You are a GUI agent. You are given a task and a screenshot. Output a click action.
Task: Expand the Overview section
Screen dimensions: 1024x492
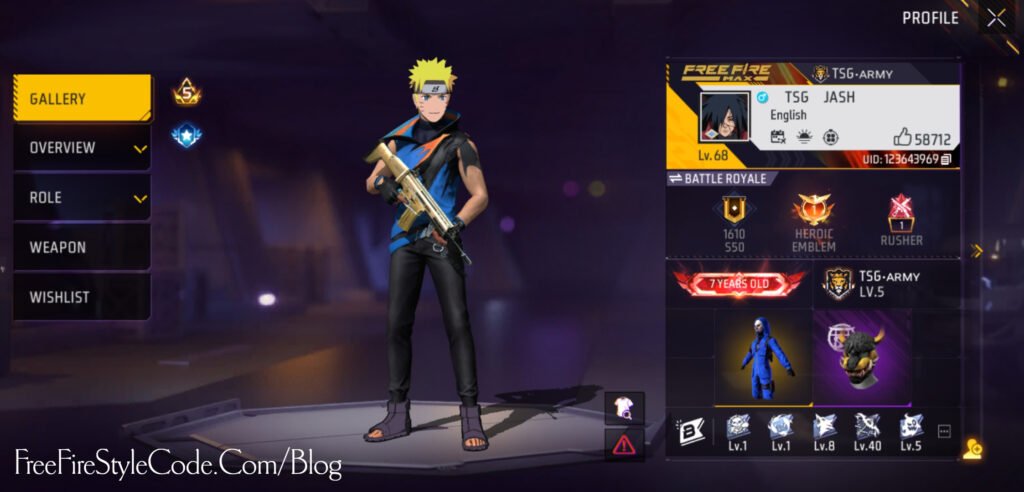pos(82,148)
